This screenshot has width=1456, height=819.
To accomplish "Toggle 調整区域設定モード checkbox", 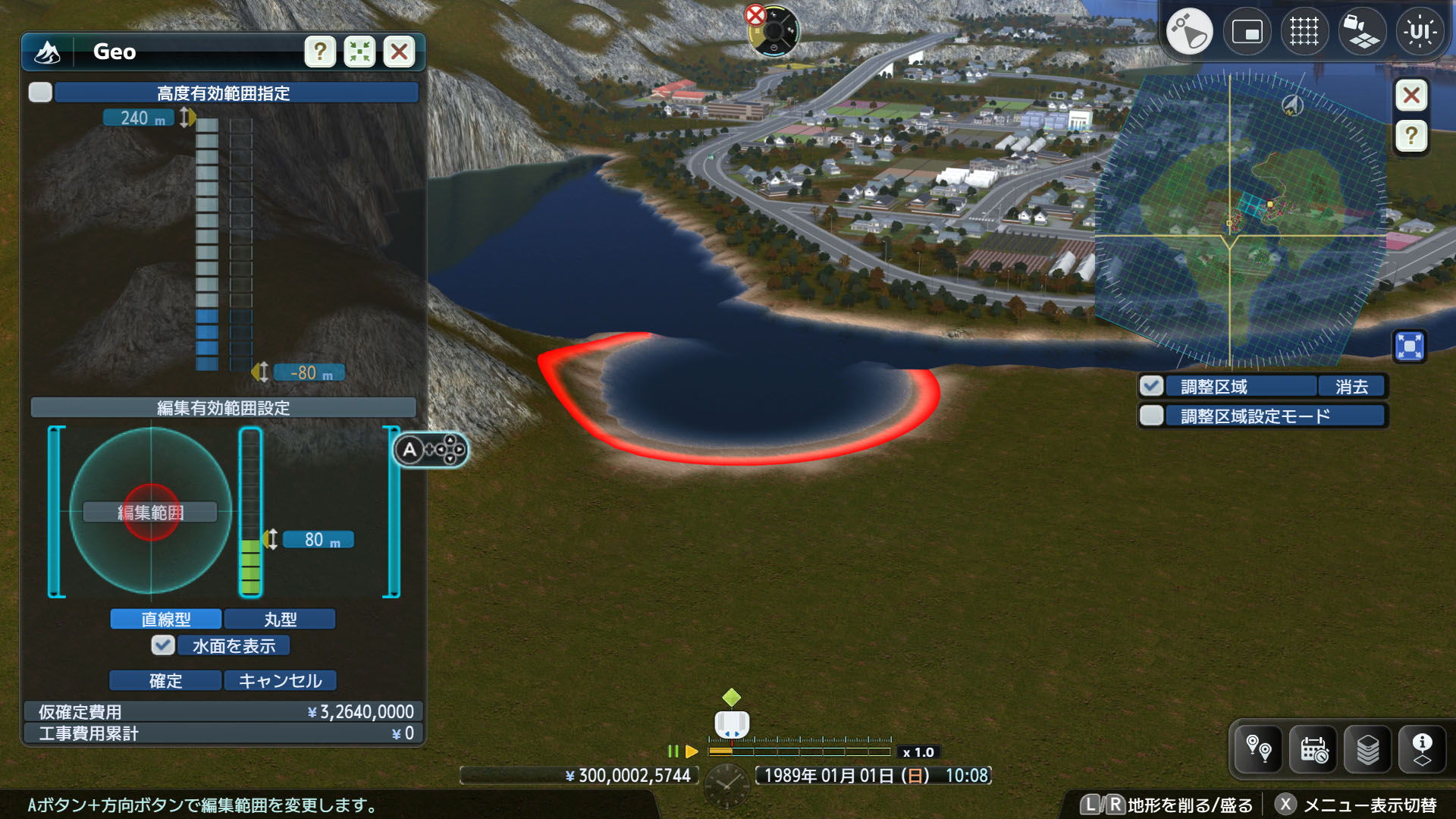I will [x=1151, y=416].
